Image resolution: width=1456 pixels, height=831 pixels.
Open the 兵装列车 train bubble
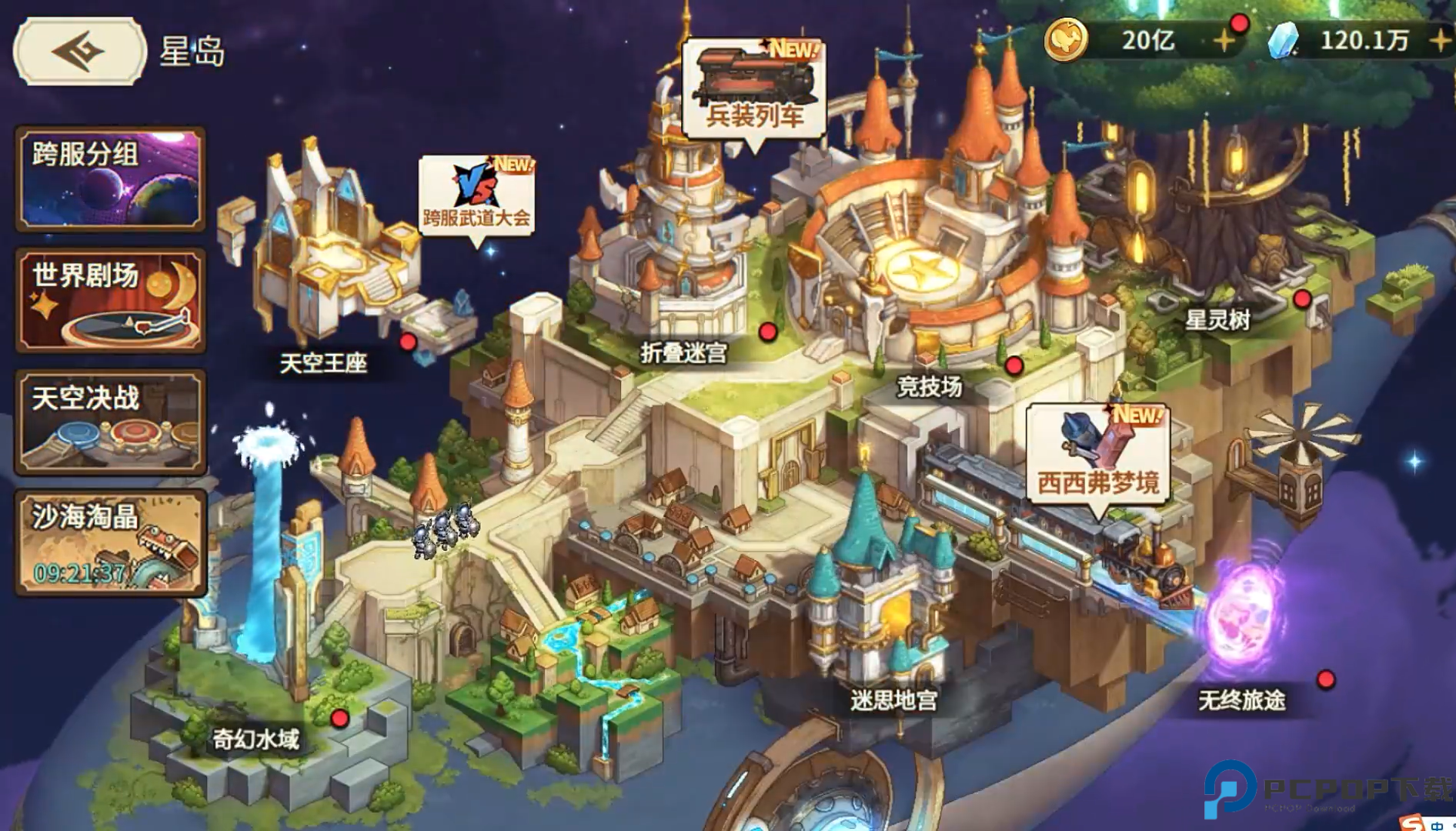click(754, 90)
